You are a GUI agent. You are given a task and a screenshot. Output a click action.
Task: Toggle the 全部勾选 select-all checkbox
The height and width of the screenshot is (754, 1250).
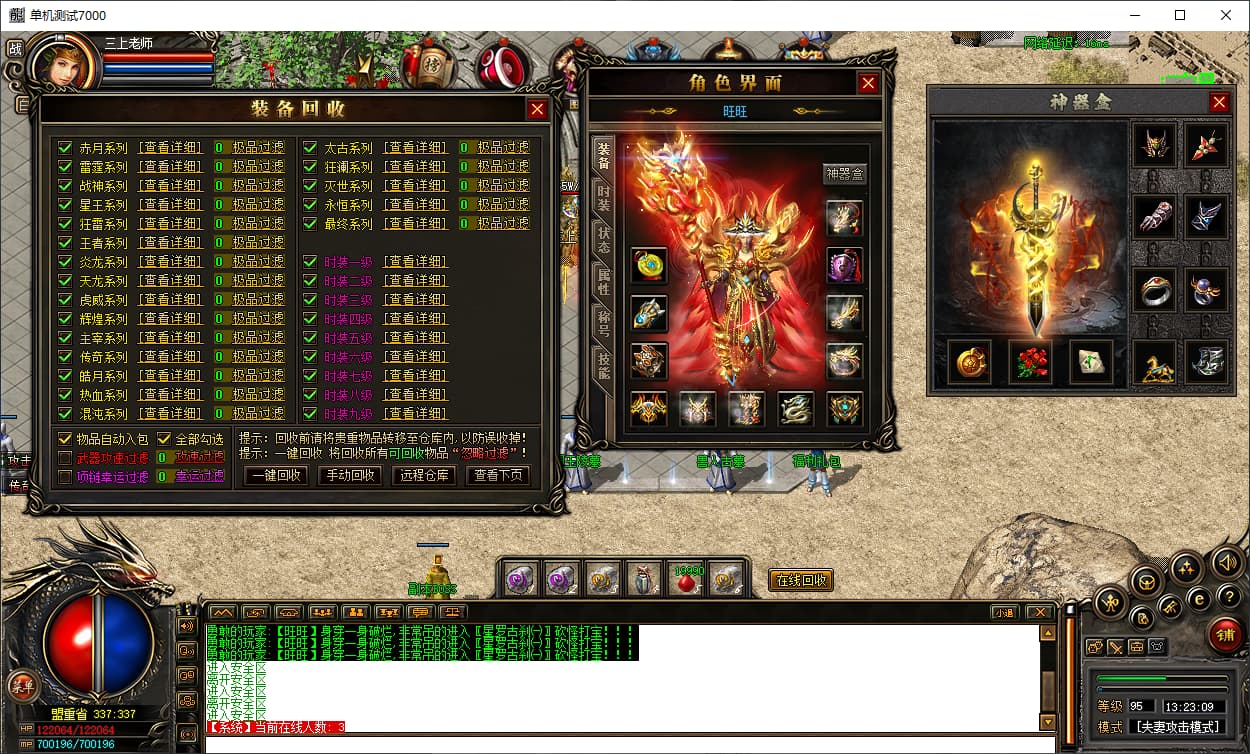click(165, 439)
